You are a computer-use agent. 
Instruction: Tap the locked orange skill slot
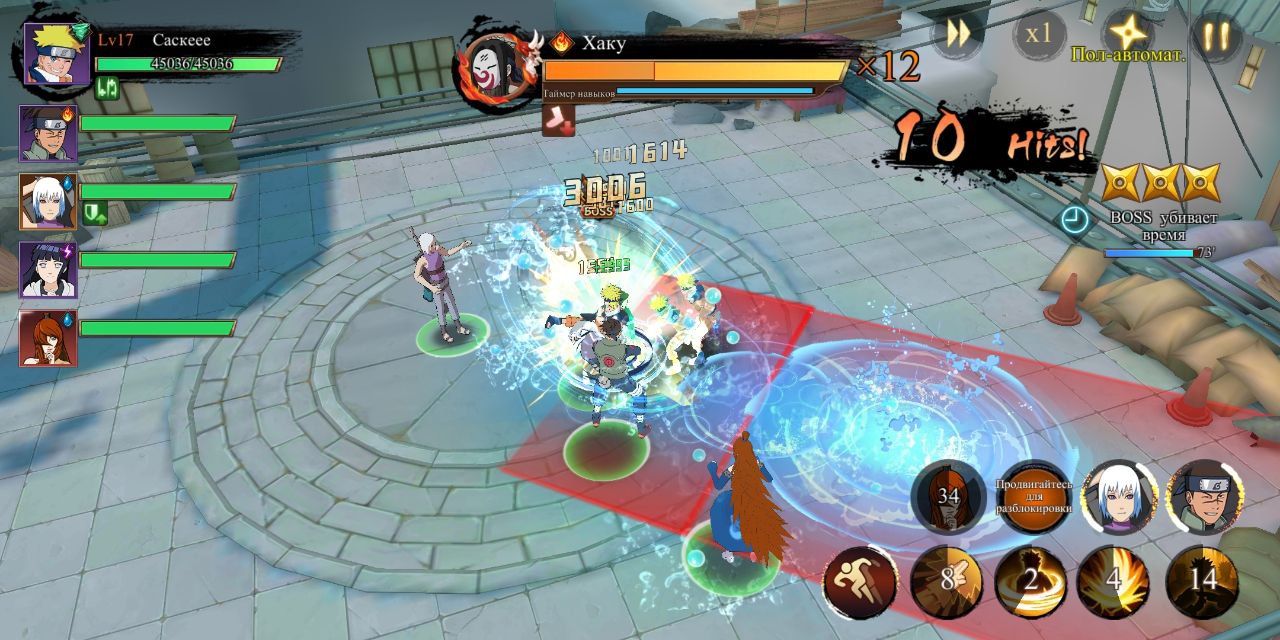1034,497
